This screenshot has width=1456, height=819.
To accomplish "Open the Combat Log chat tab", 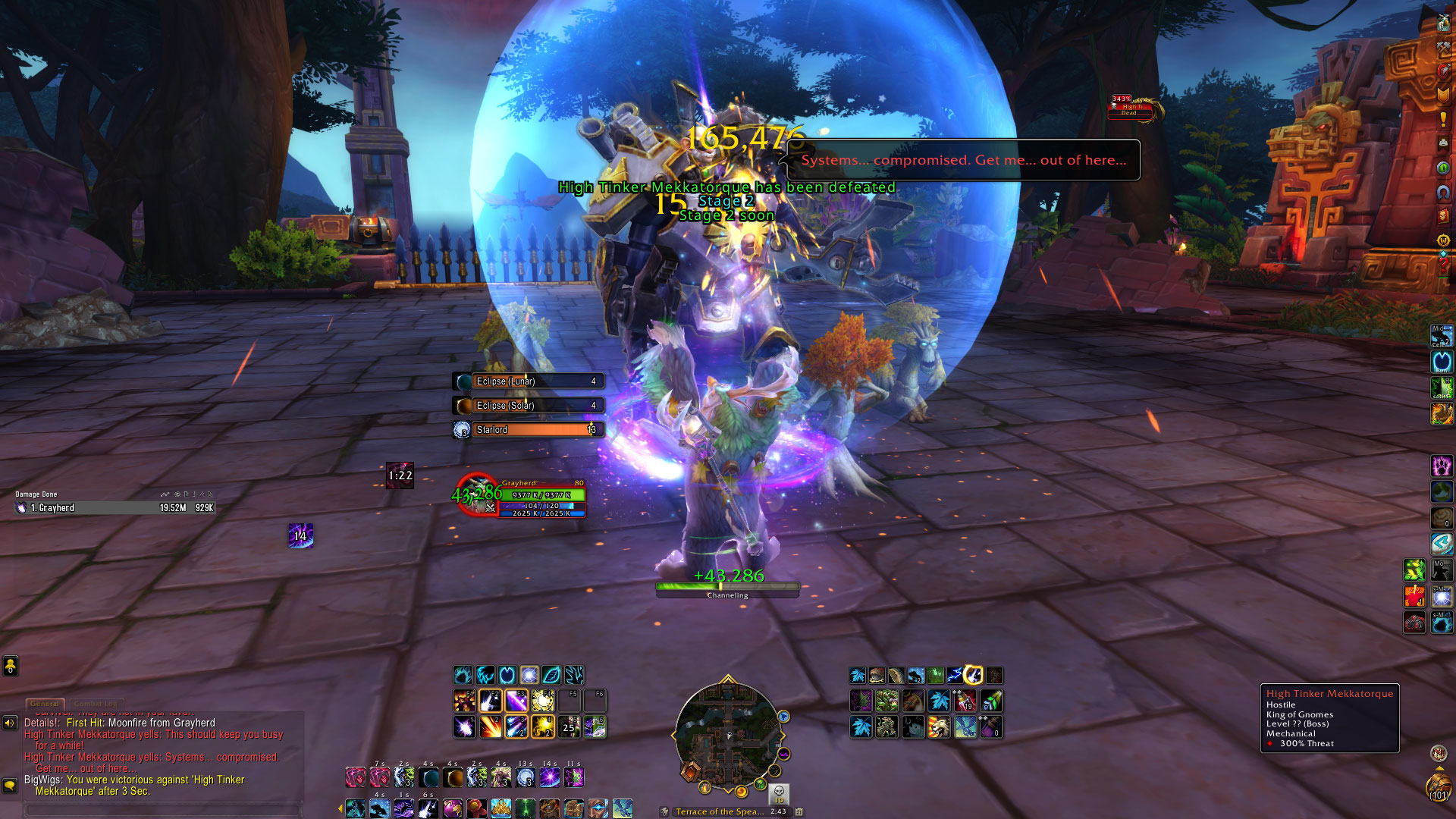I will [98, 704].
